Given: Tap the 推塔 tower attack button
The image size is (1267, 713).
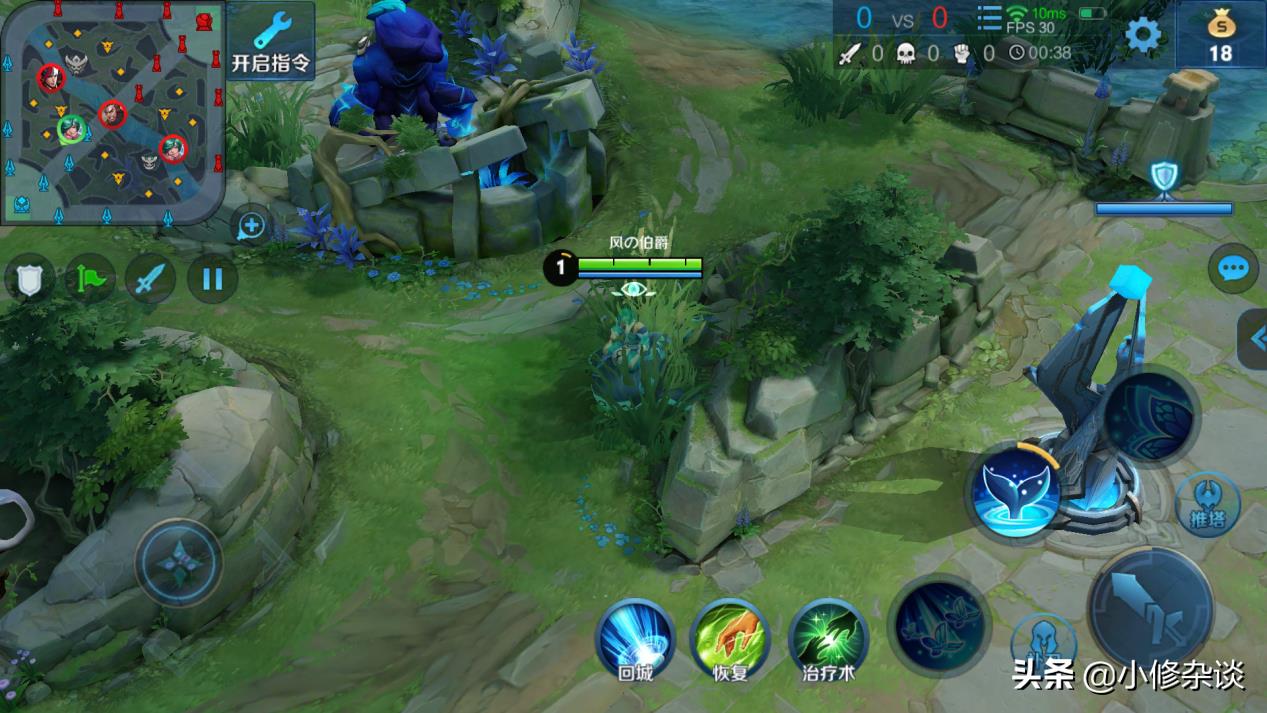Looking at the screenshot, I should pyautogui.click(x=1207, y=505).
